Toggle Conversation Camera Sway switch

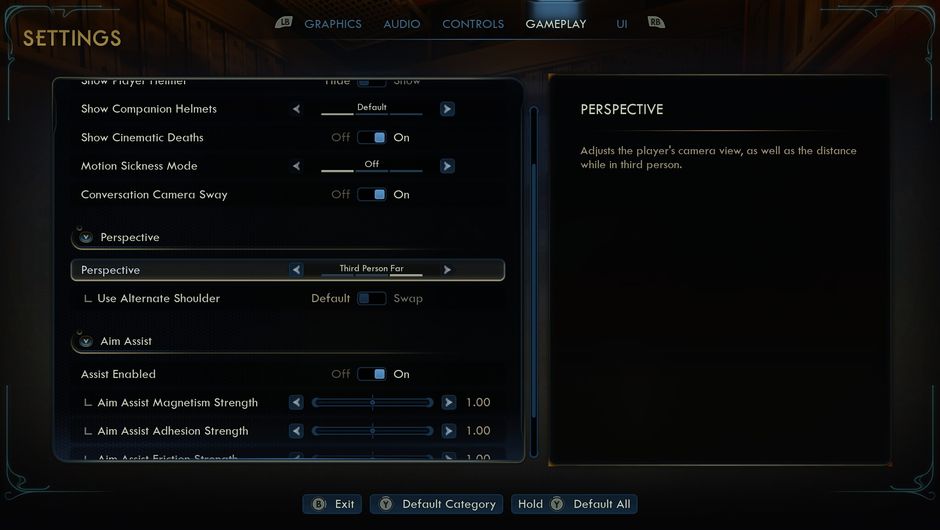(372, 195)
